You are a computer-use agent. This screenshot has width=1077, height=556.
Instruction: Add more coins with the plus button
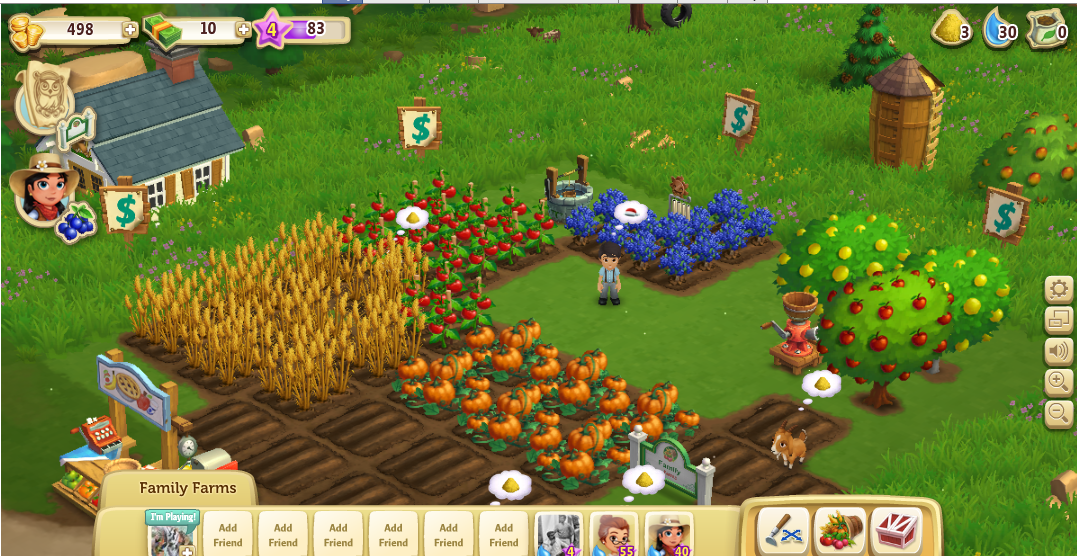pos(130,30)
